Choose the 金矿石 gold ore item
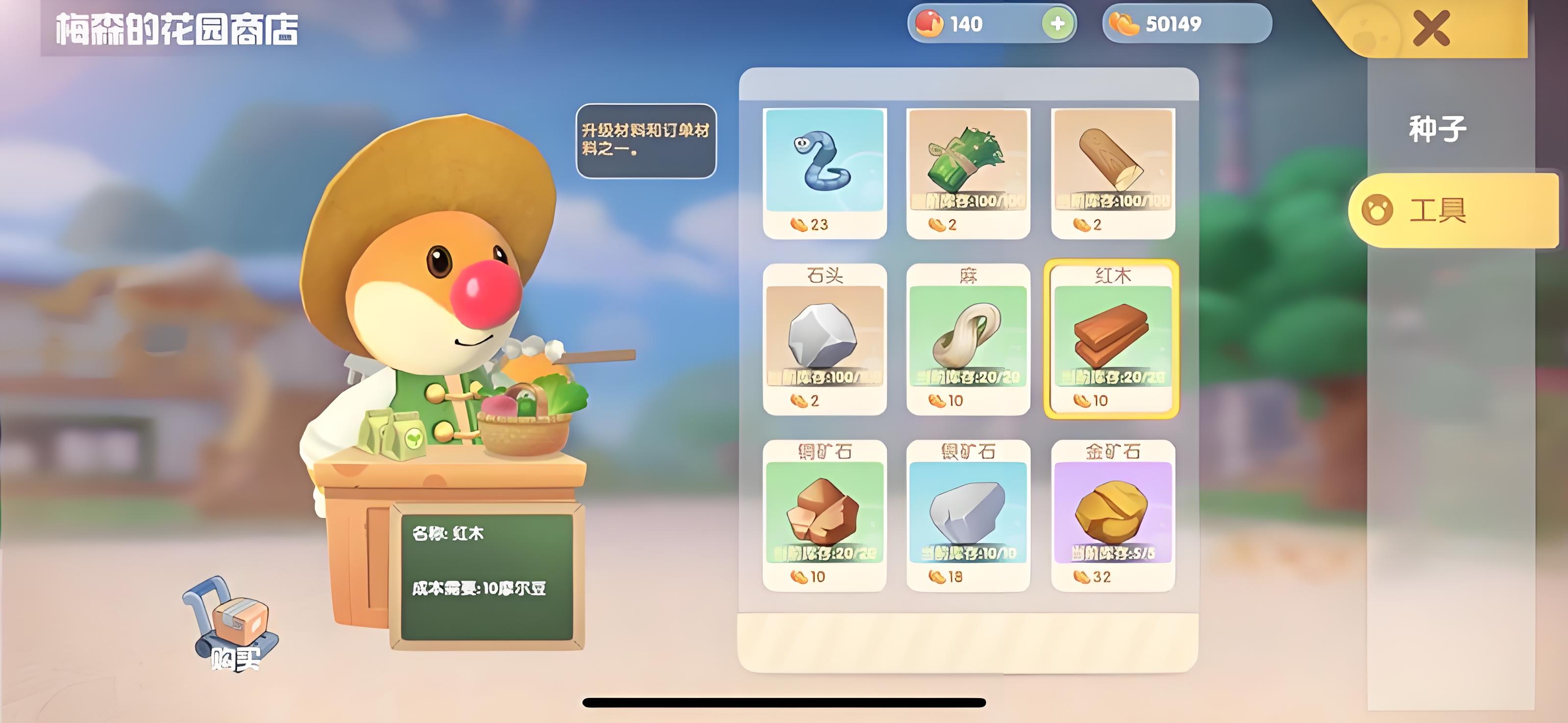The image size is (1568, 723). click(x=1113, y=515)
